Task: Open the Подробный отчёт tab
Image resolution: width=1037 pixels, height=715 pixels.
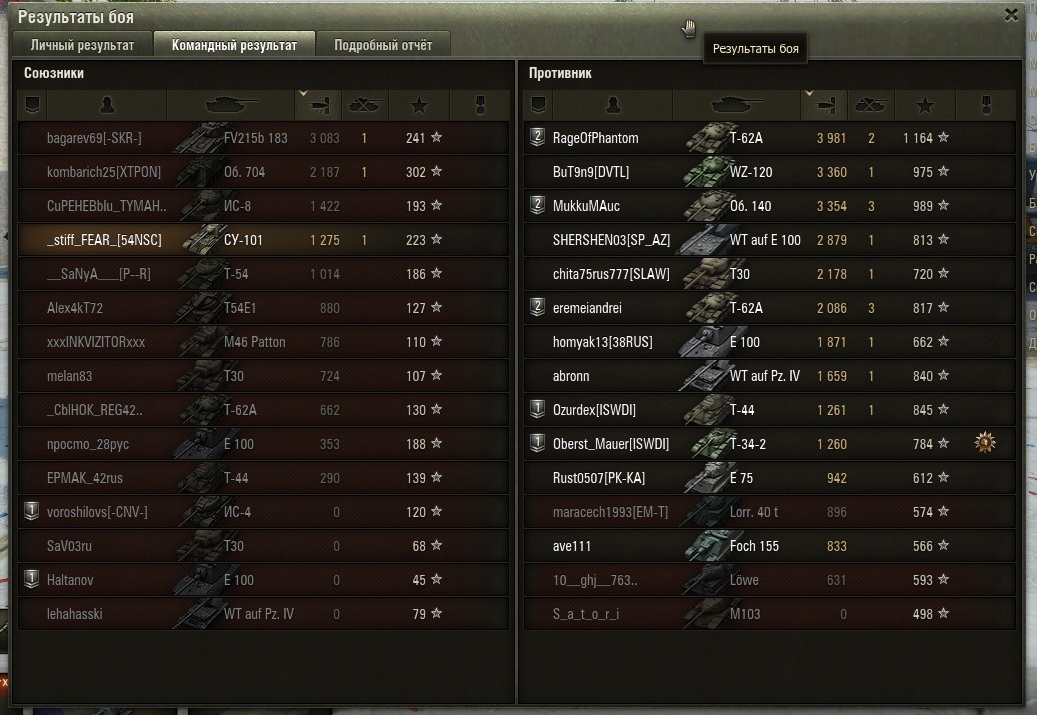Action: (383, 45)
